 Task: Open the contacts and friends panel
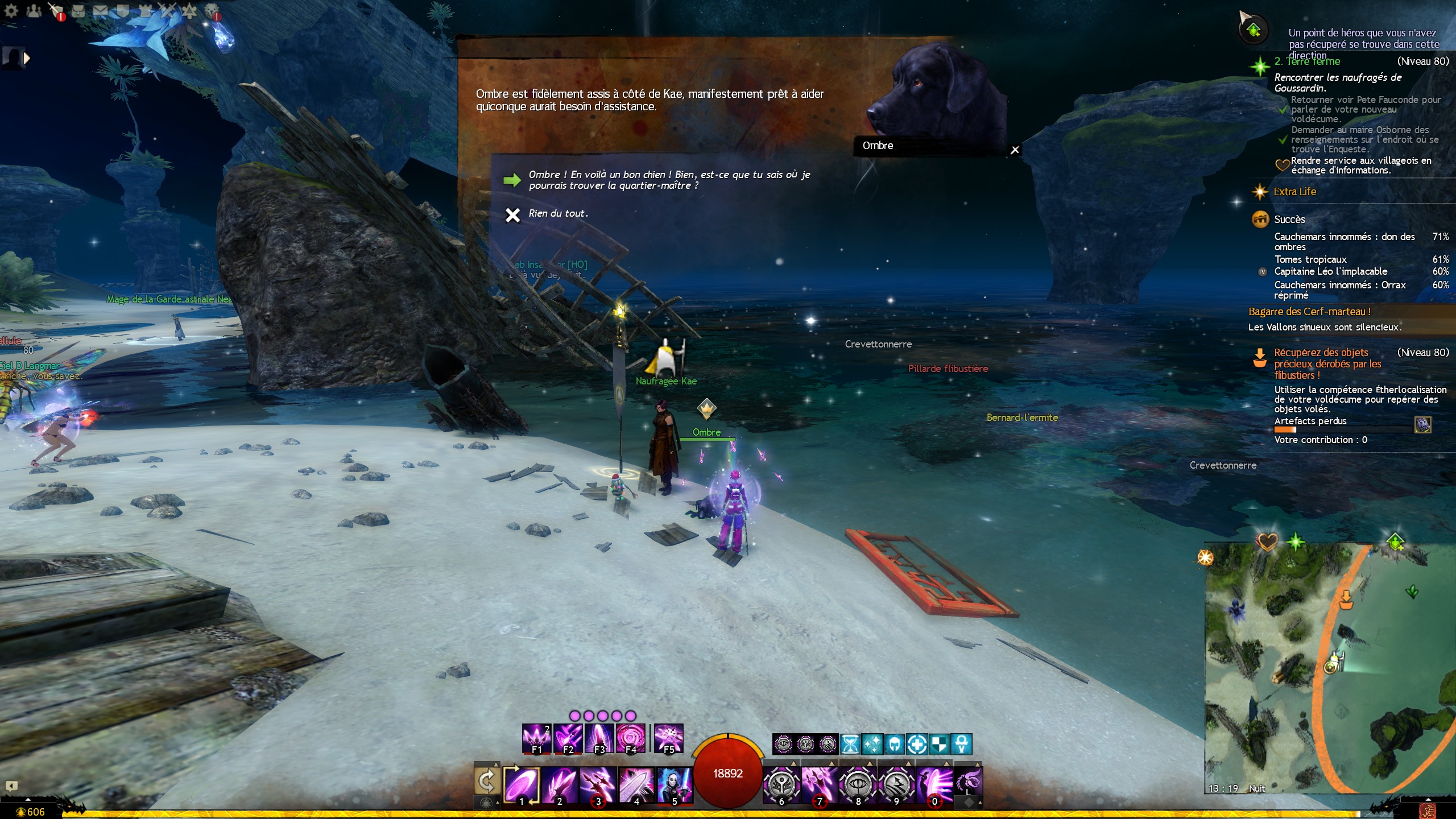pos(34,11)
